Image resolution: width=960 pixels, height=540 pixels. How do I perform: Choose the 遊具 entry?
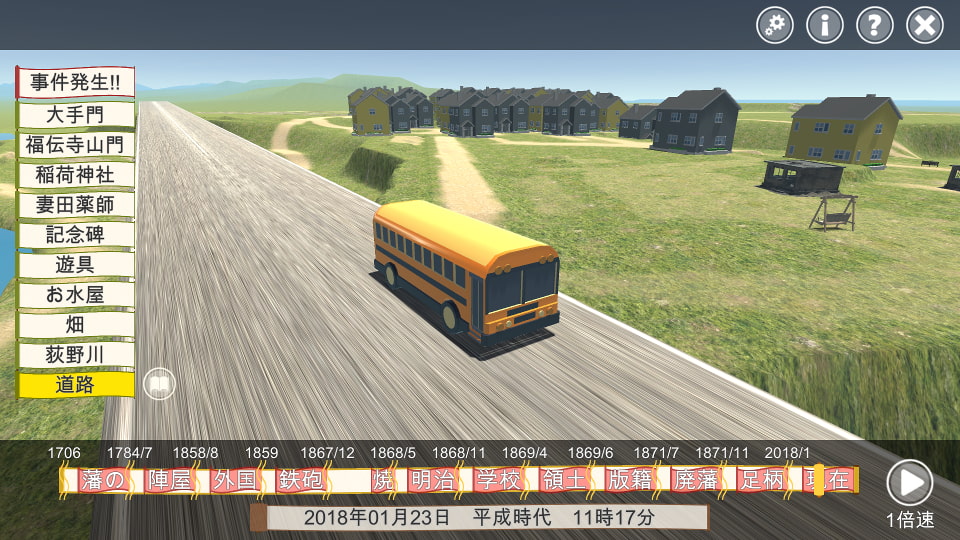point(76,264)
